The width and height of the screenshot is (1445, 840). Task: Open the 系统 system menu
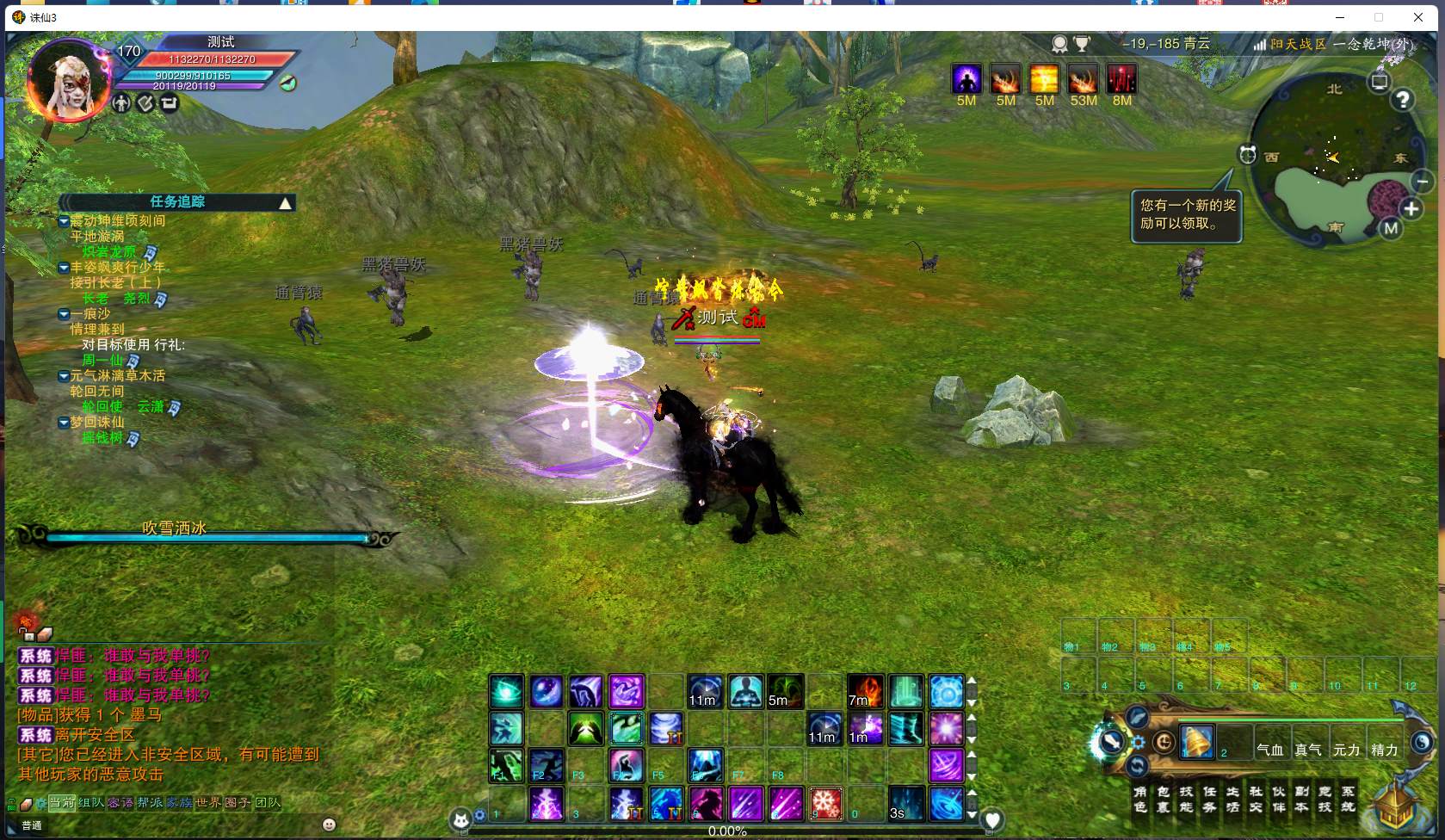1348,799
